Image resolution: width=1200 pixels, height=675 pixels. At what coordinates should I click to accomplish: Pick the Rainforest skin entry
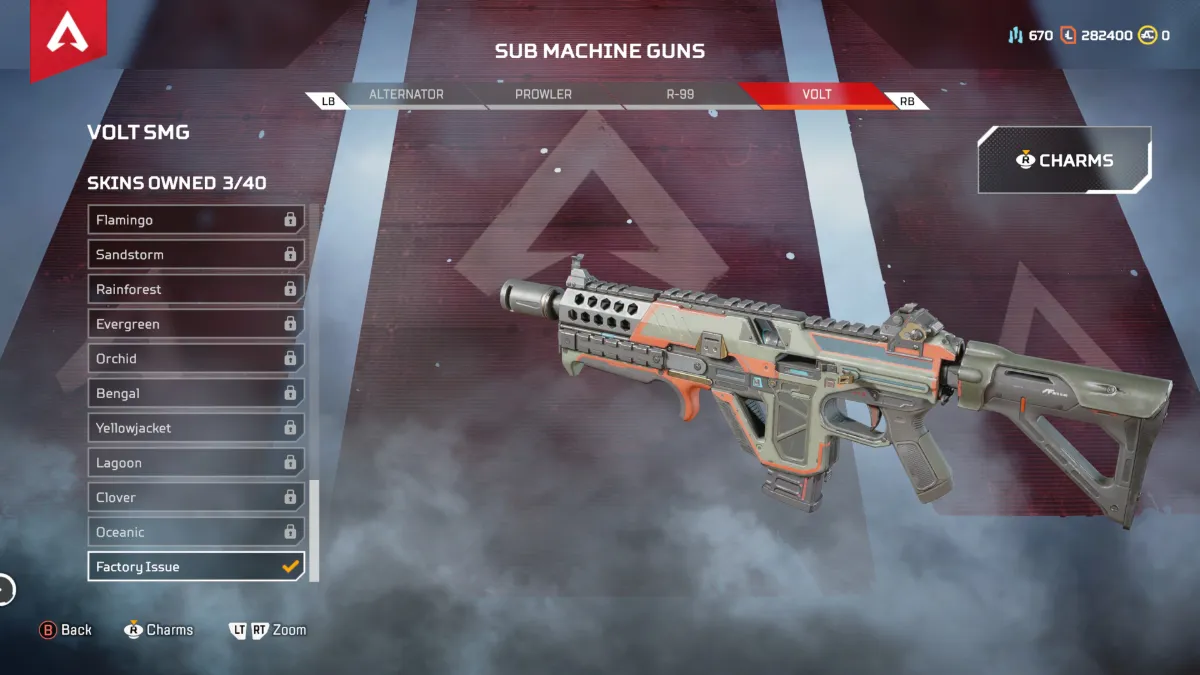196,289
